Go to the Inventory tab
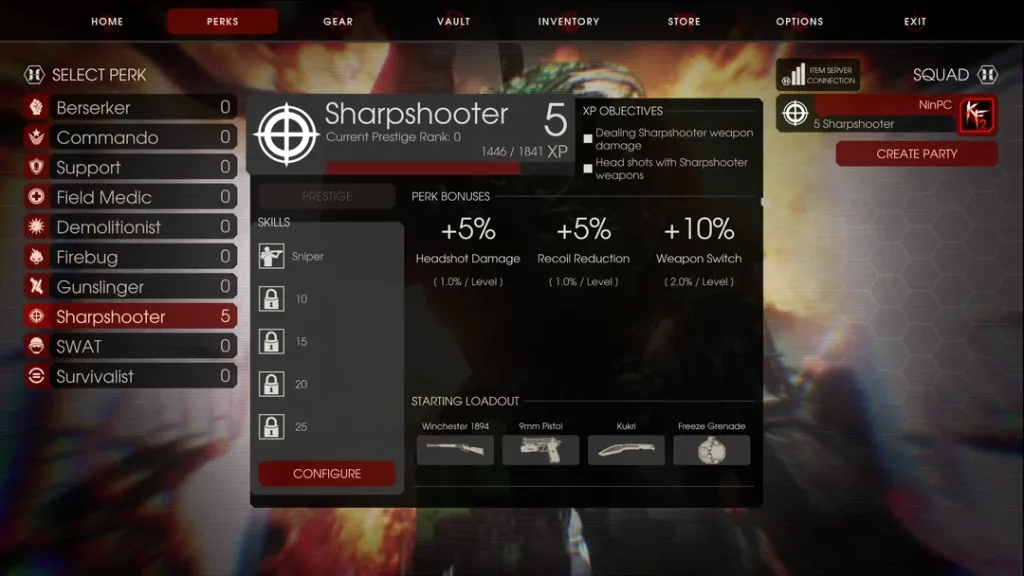The height and width of the screenshot is (576, 1024). click(x=568, y=21)
